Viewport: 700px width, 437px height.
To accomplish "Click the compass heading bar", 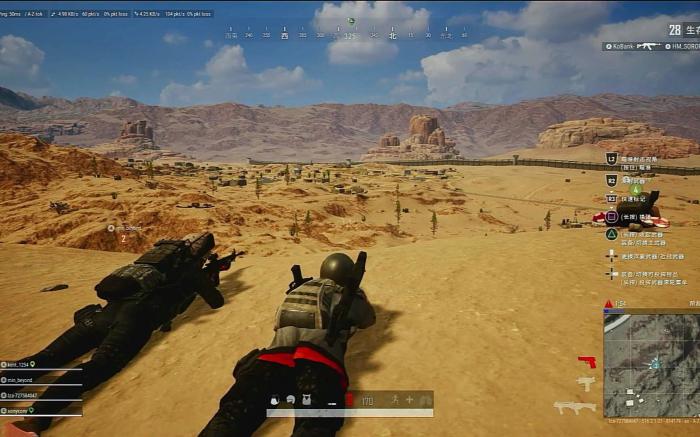I will pos(350,35).
